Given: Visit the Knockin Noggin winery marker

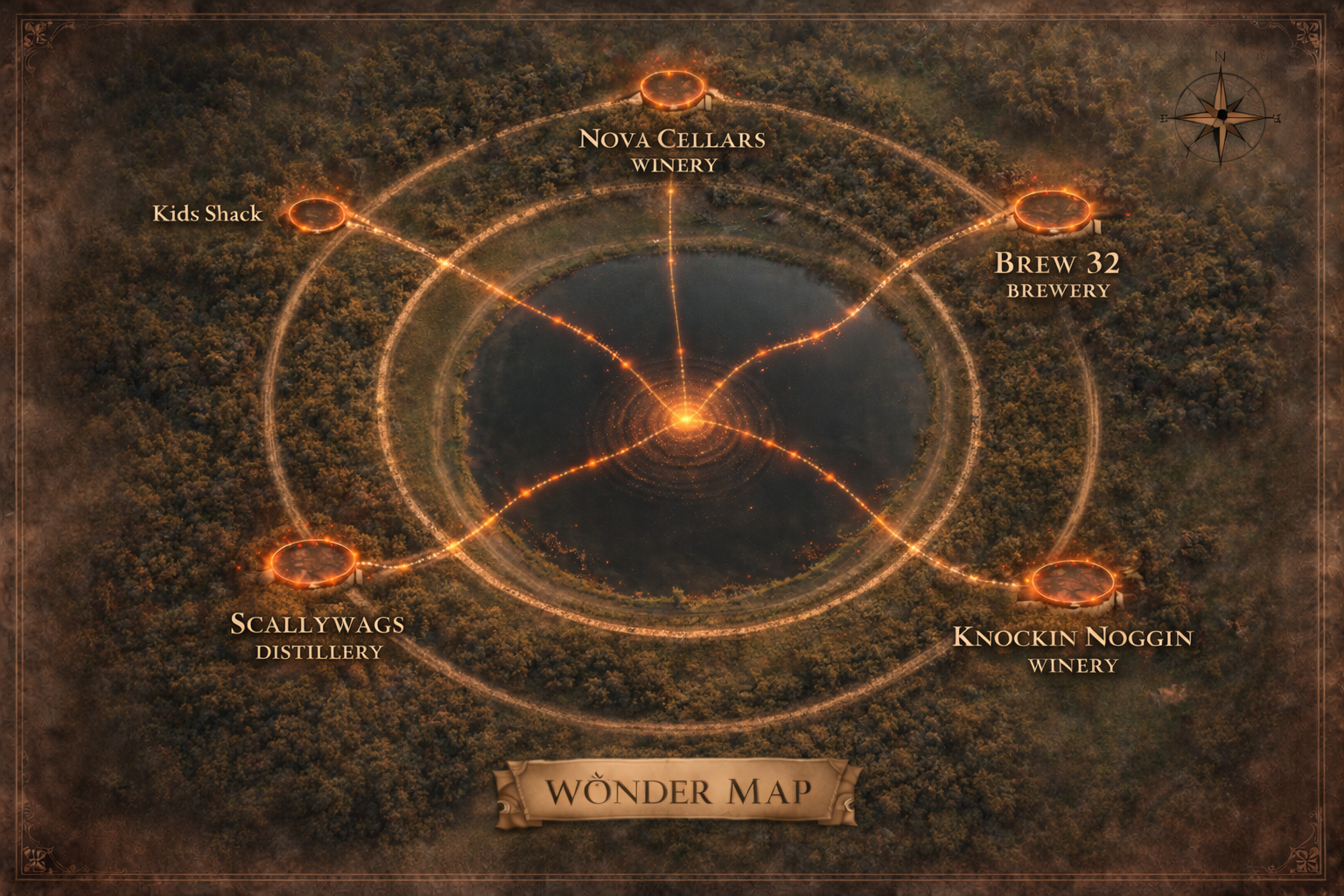Looking at the screenshot, I should point(1073,581).
